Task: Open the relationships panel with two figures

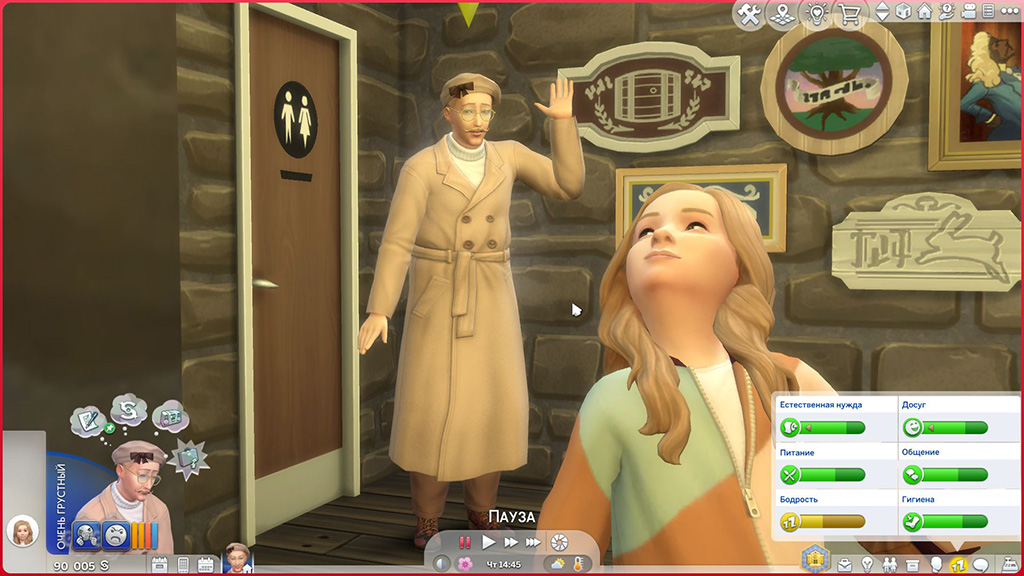Action: pyautogui.click(x=891, y=565)
